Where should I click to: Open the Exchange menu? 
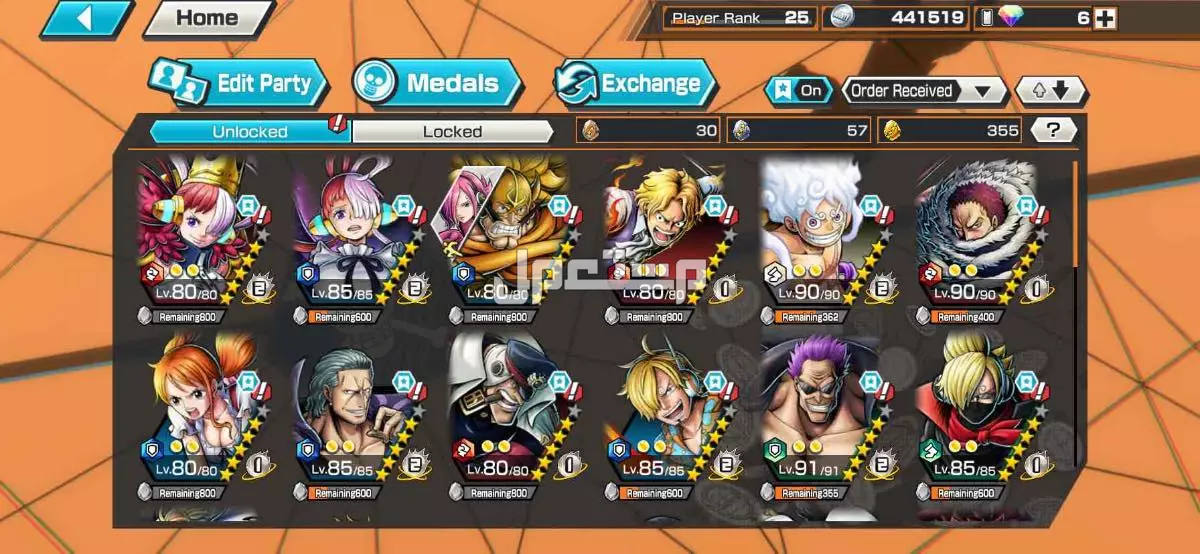coord(636,83)
